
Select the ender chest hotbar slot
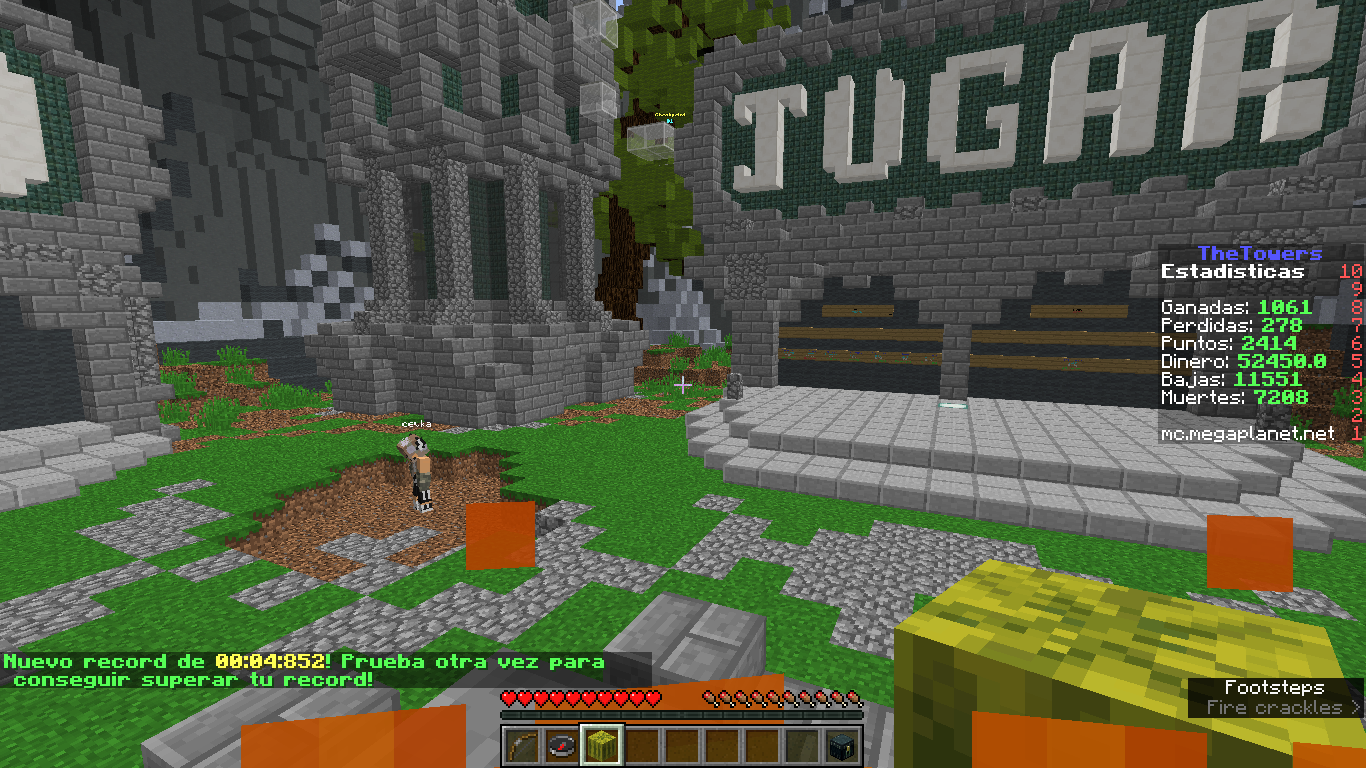click(x=842, y=746)
